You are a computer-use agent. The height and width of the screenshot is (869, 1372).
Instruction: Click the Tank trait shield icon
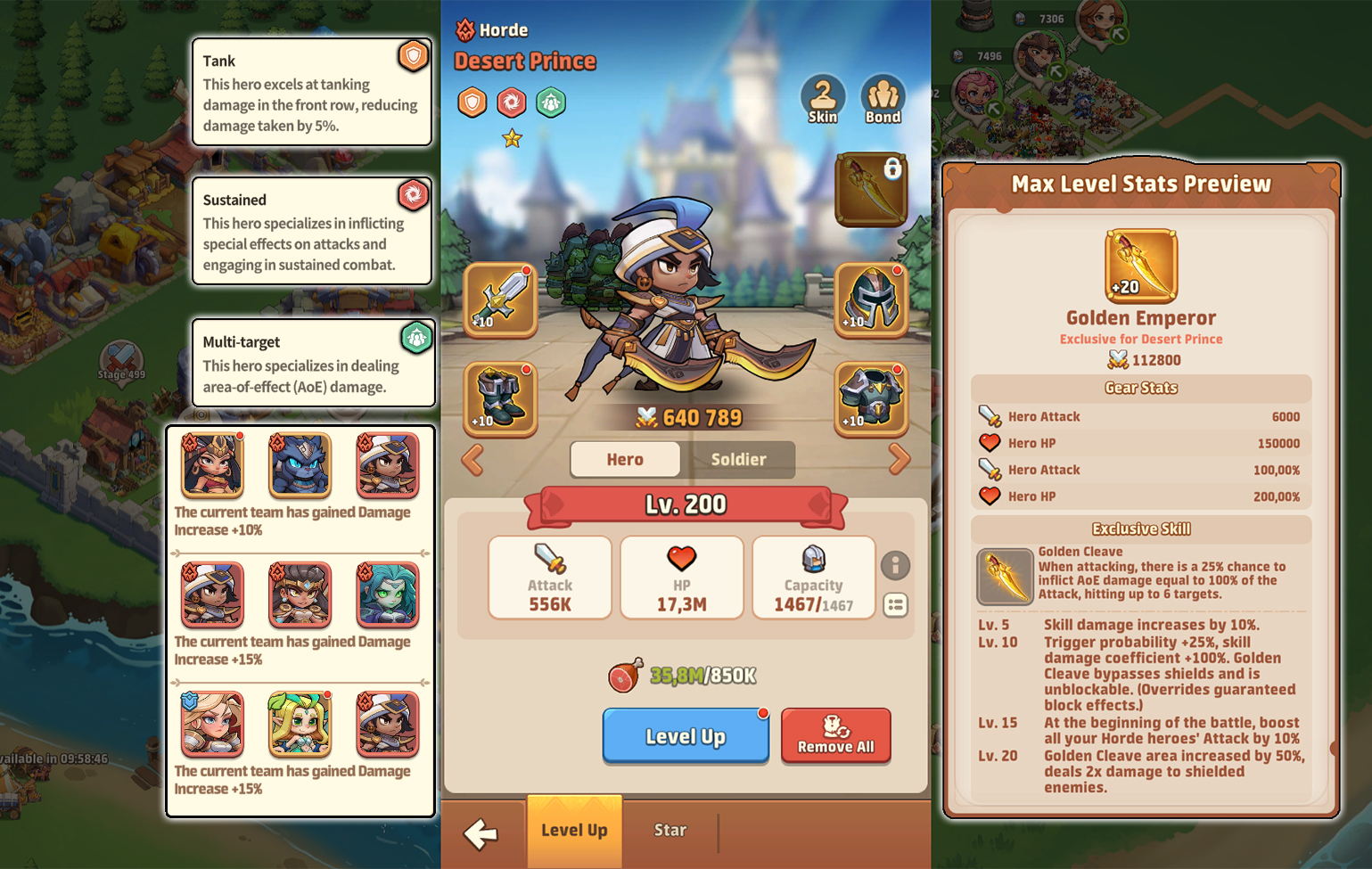[x=414, y=55]
